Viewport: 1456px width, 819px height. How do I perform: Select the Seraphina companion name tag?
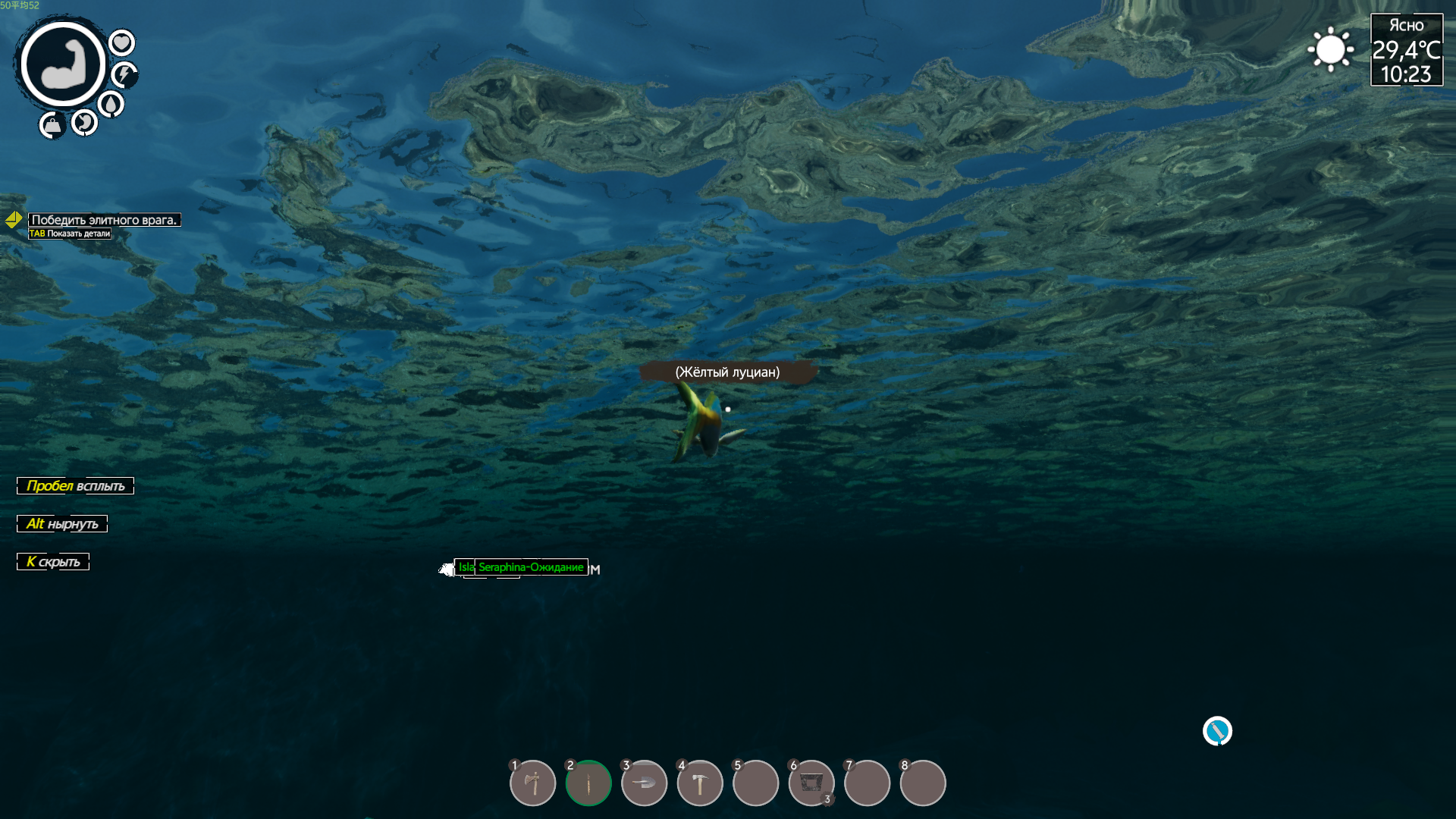[x=531, y=567]
